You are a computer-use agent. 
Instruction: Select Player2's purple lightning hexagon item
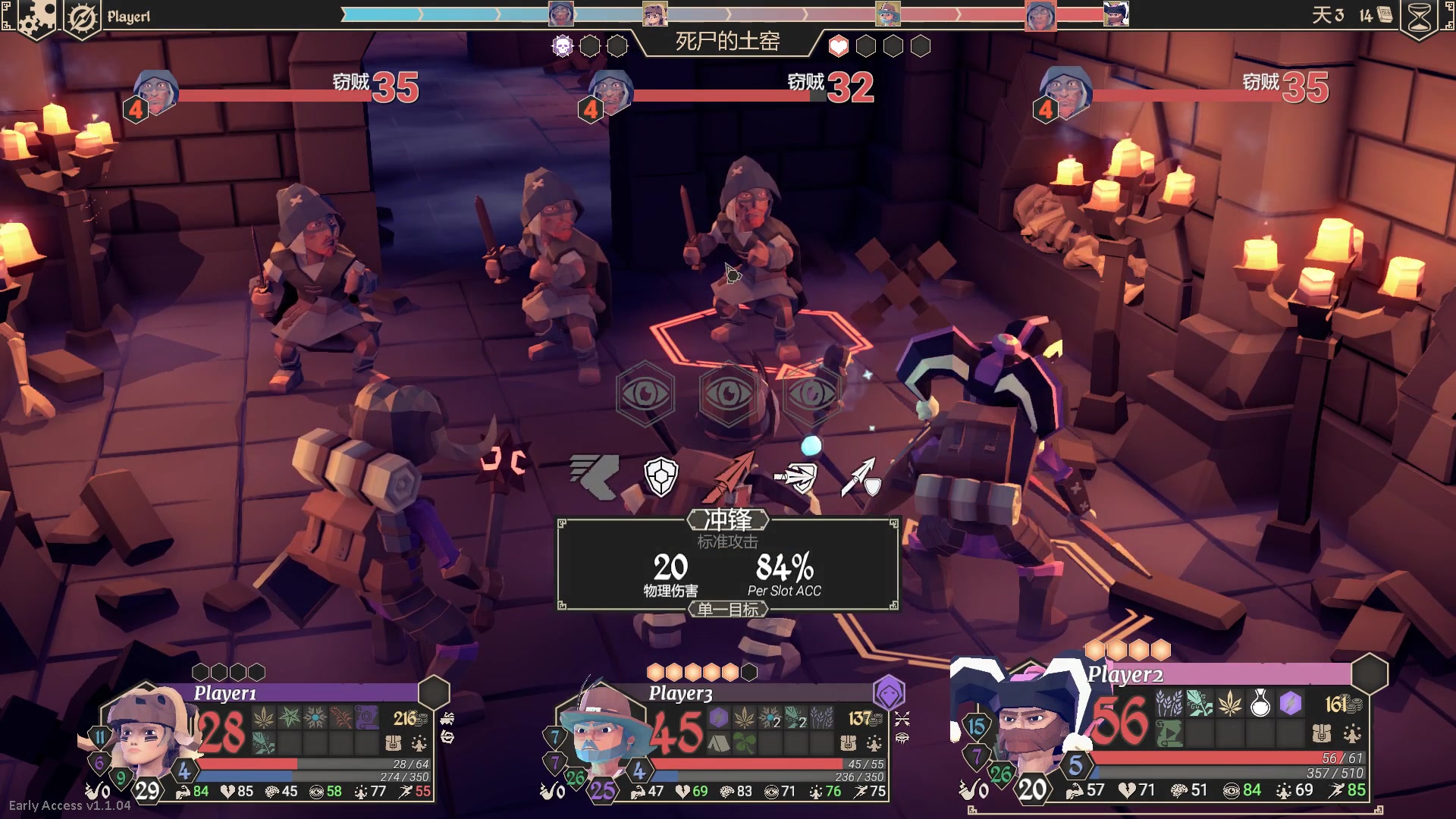(x=1290, y=704)
